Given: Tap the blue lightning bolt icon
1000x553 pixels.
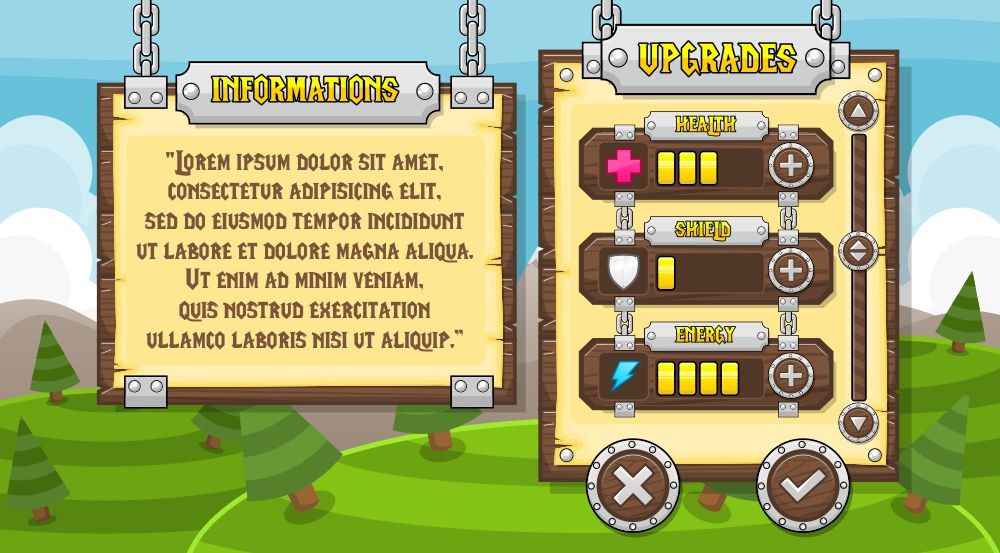Looking at the screenshot, I should pos(623,377).
